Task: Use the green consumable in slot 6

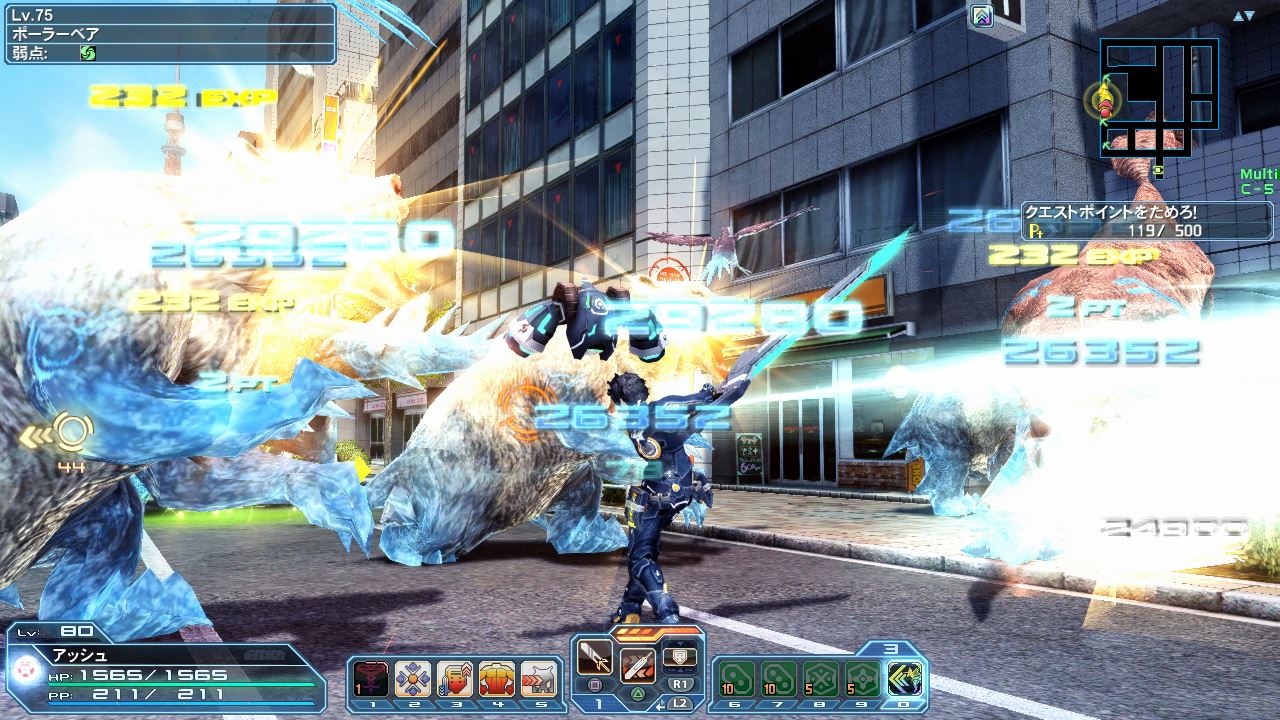Action: (x=736, y=679)
